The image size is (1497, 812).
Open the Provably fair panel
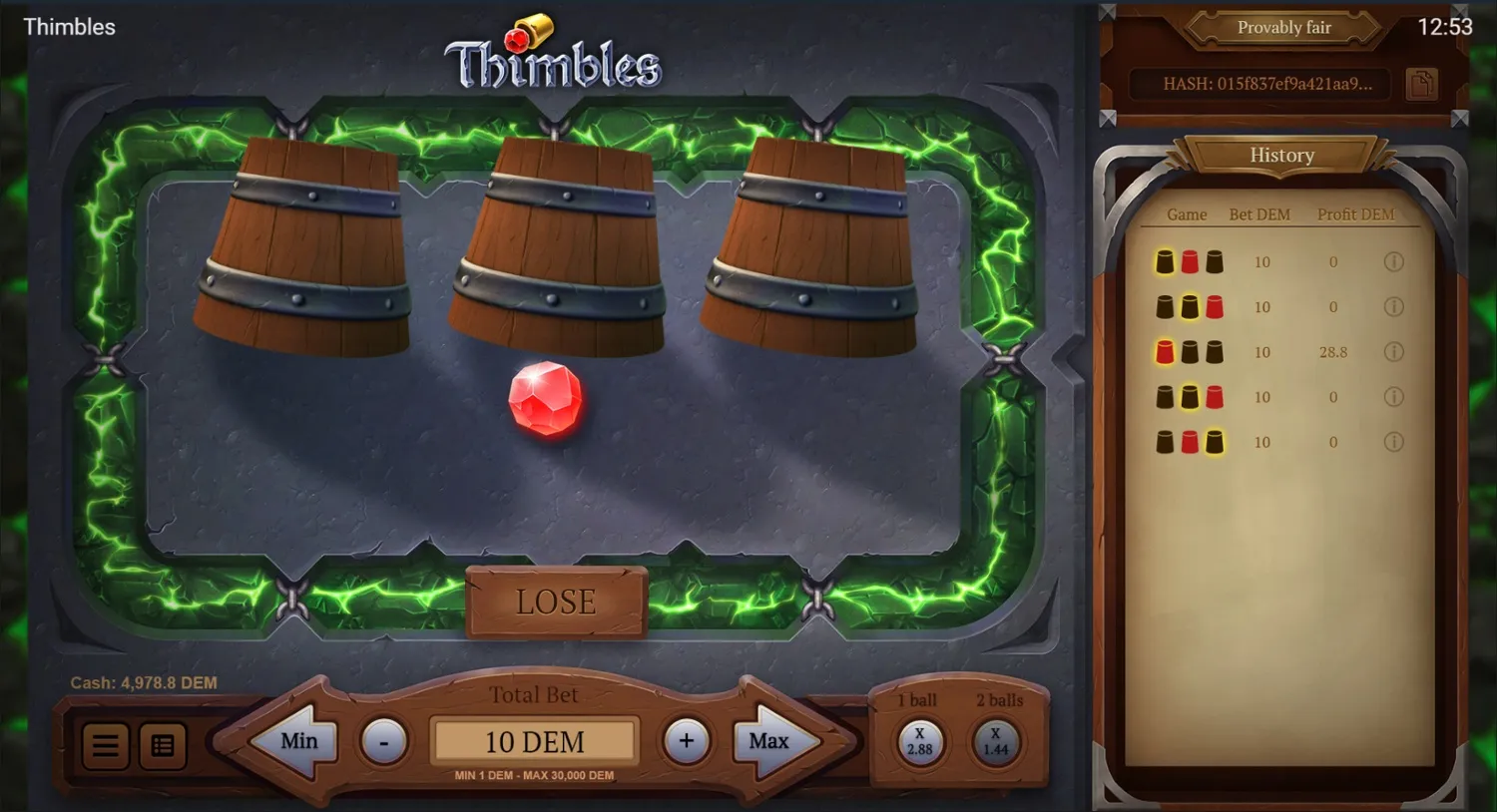pos(1283,27)
